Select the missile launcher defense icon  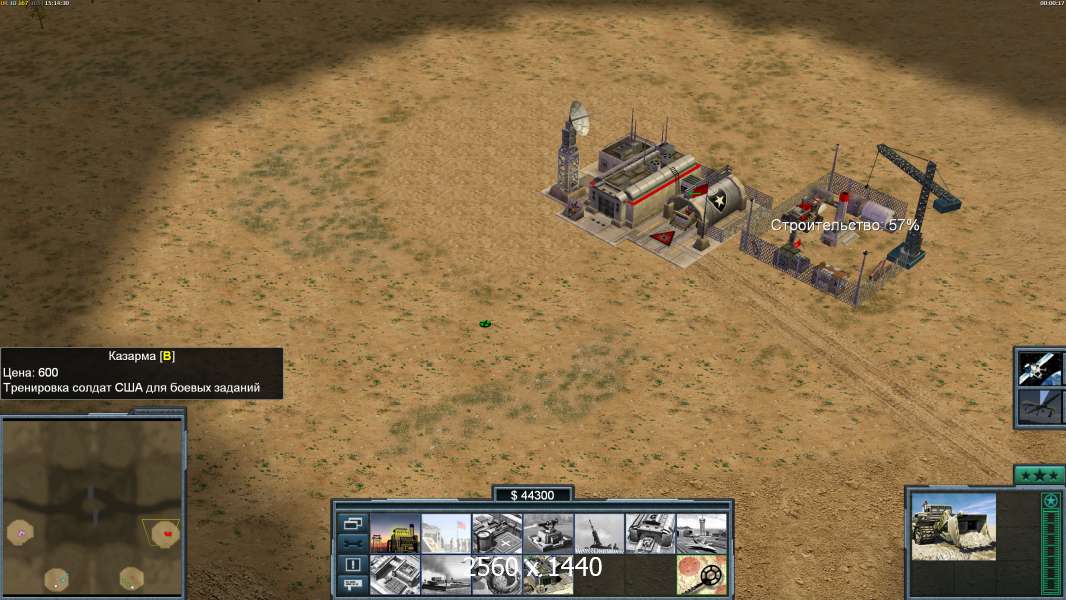[x=599, y=534]
